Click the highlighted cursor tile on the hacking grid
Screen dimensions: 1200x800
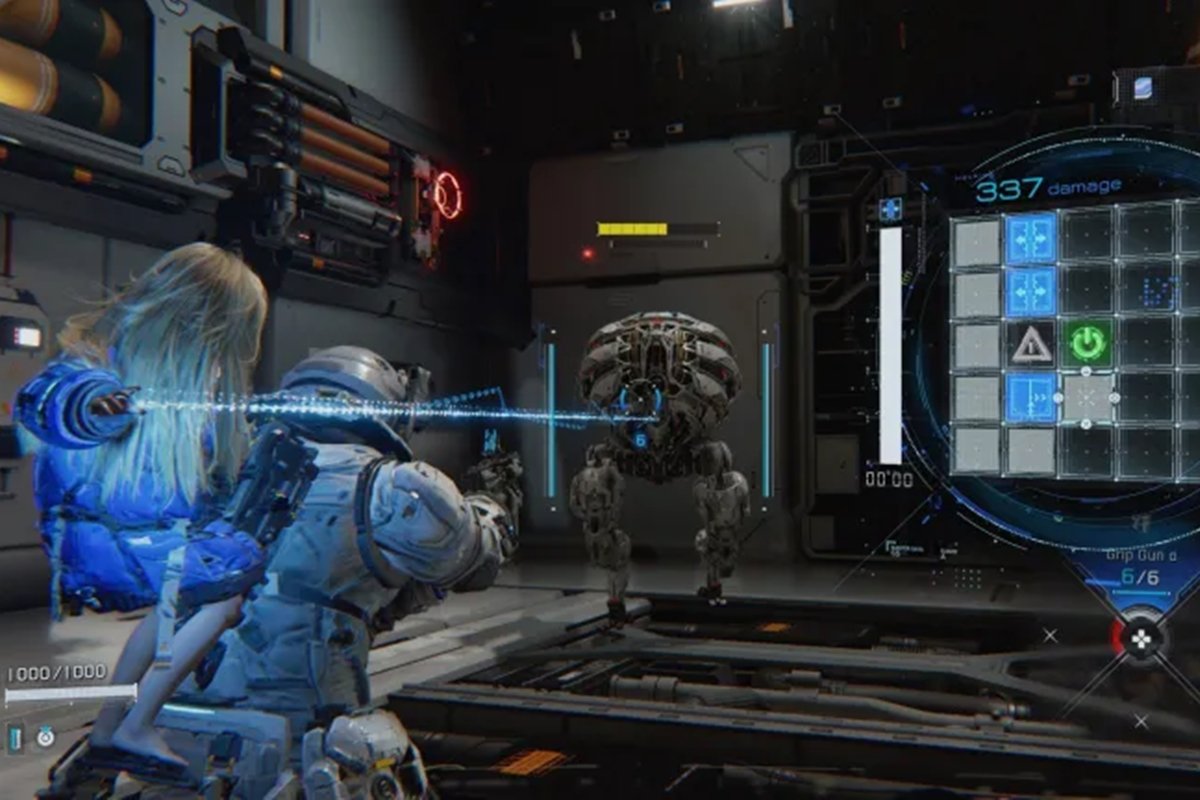click(x=1087, y=398)
